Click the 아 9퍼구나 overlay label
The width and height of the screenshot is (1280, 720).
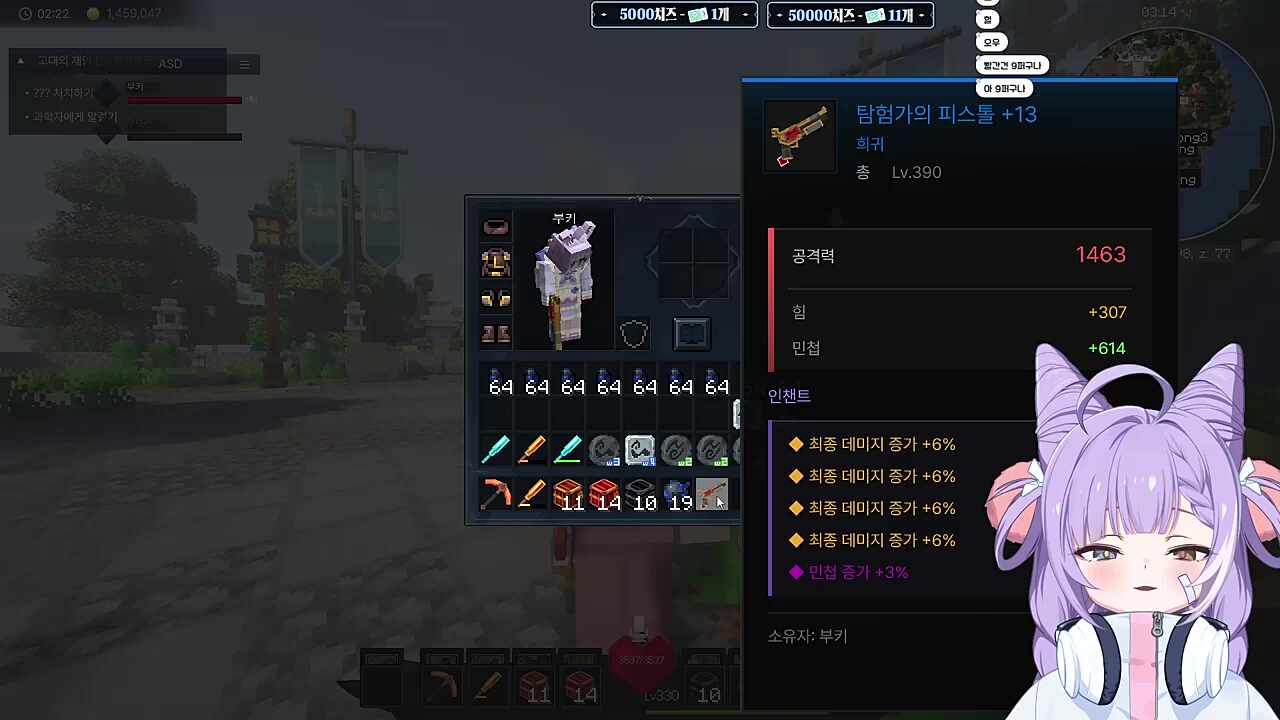point(1007,88)
